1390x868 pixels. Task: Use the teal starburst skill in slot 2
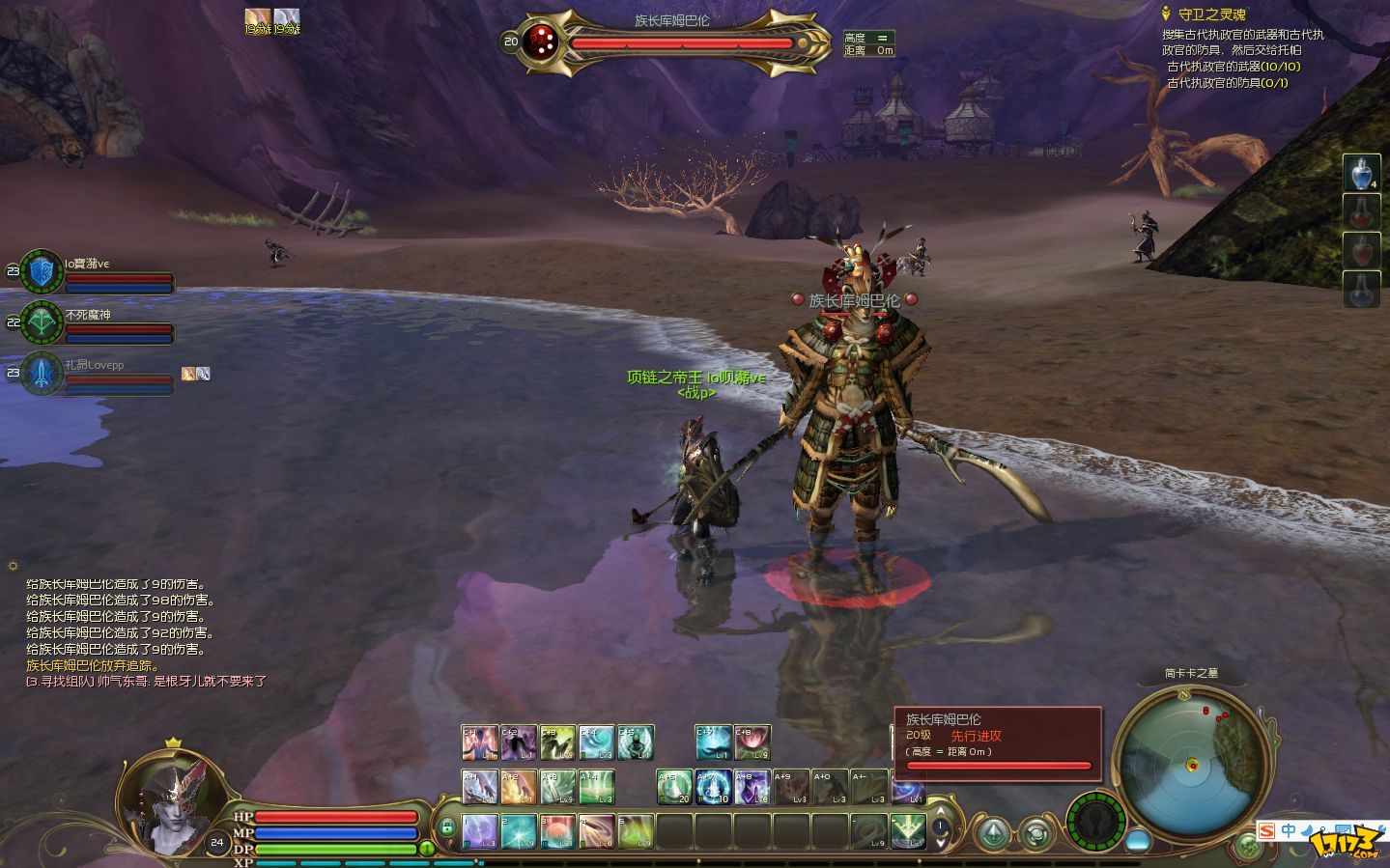point(519,831)
